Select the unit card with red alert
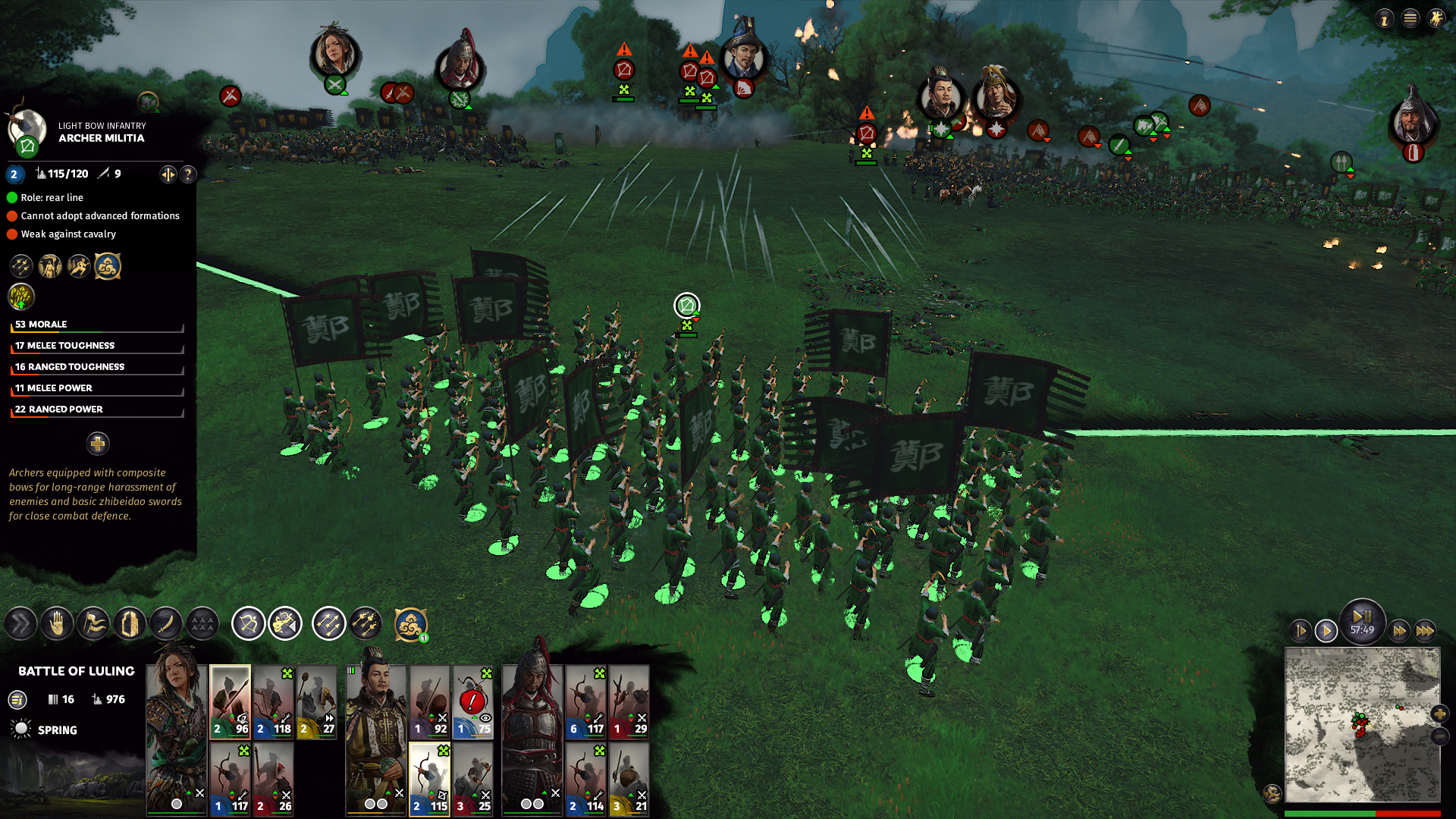Viewport: 1456px width, 819px height. [473, 701]
